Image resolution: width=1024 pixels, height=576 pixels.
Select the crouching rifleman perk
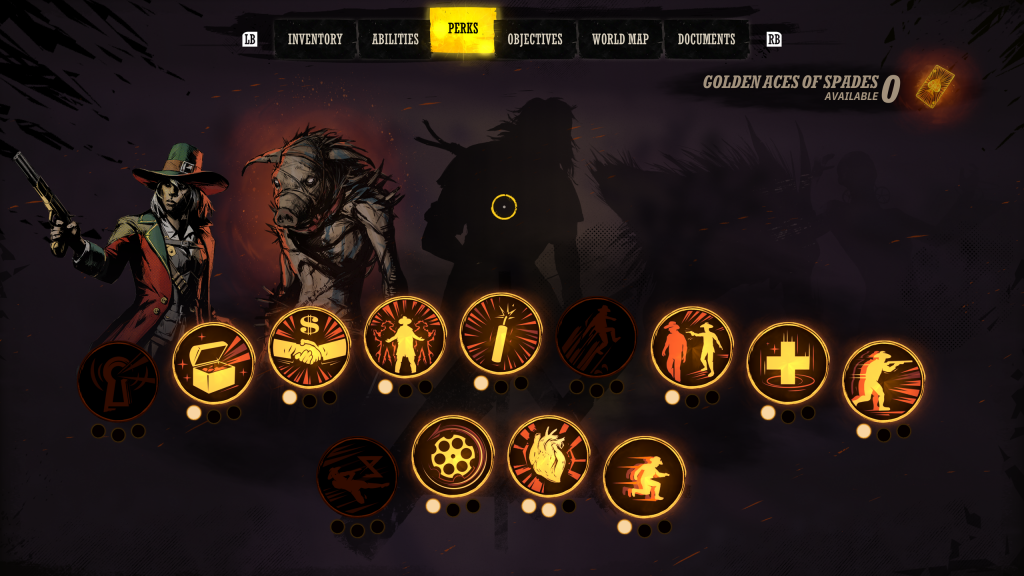click(x=883, y=381)
